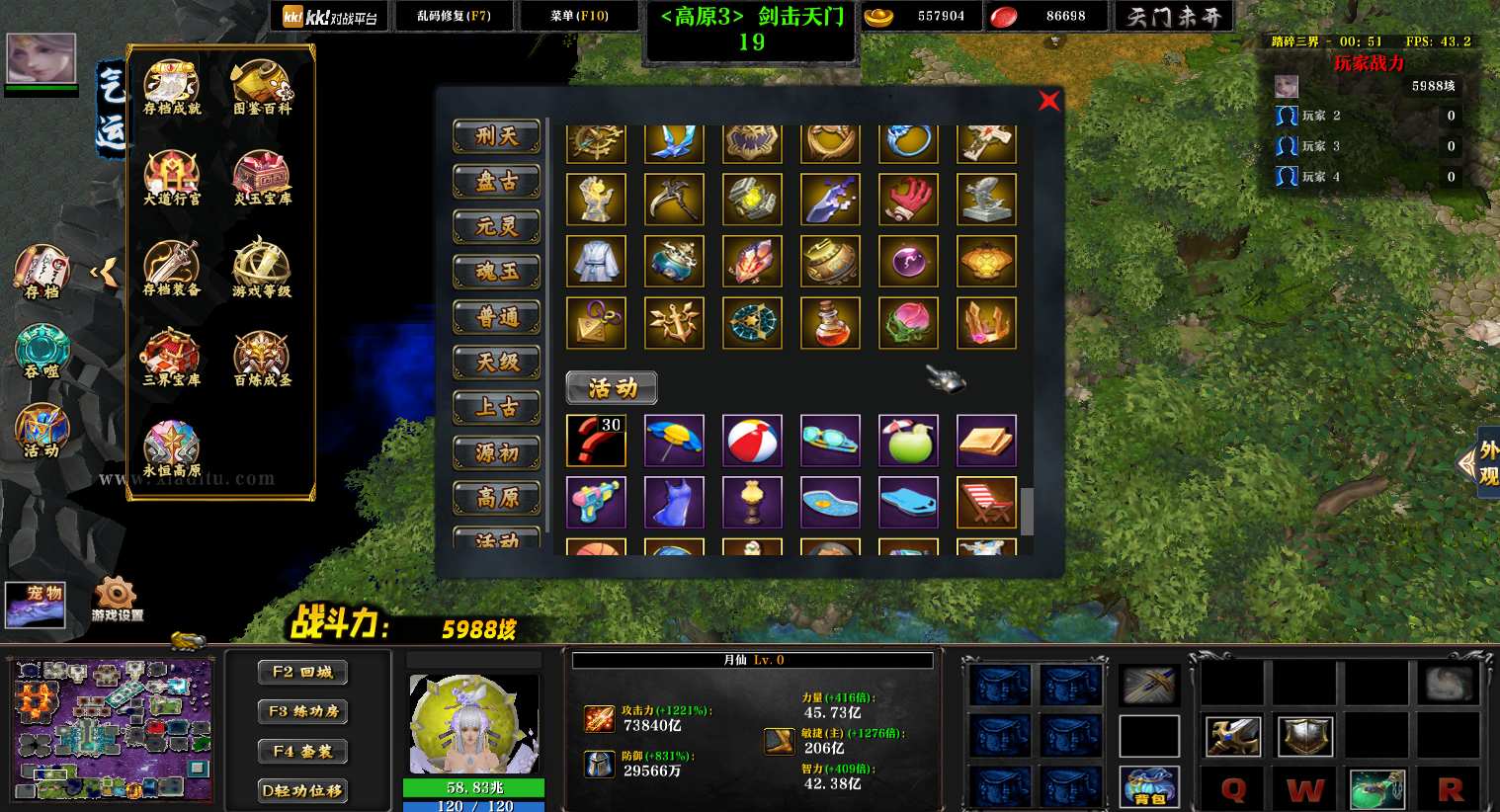Open 存档成就 save achievements

pos(172,88)
